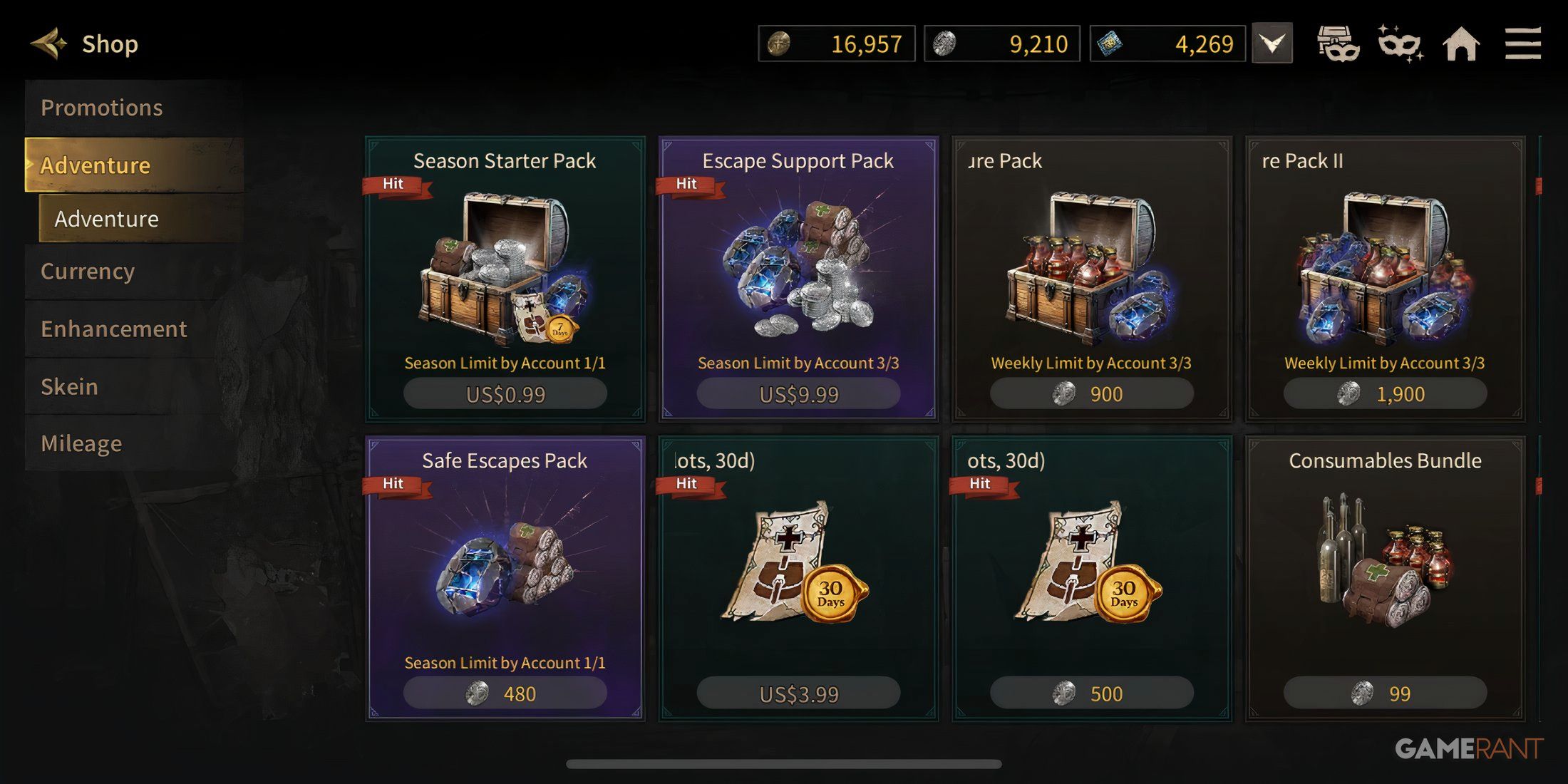Open the Mileage category

coord(81,443)
